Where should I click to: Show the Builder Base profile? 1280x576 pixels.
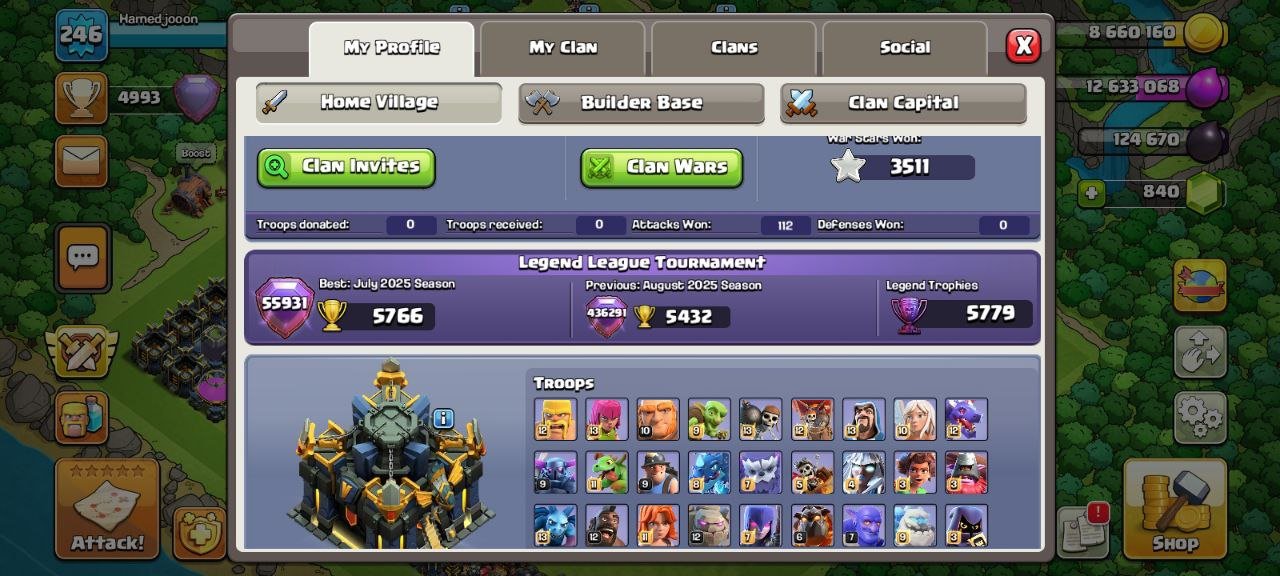coord(641,103)
